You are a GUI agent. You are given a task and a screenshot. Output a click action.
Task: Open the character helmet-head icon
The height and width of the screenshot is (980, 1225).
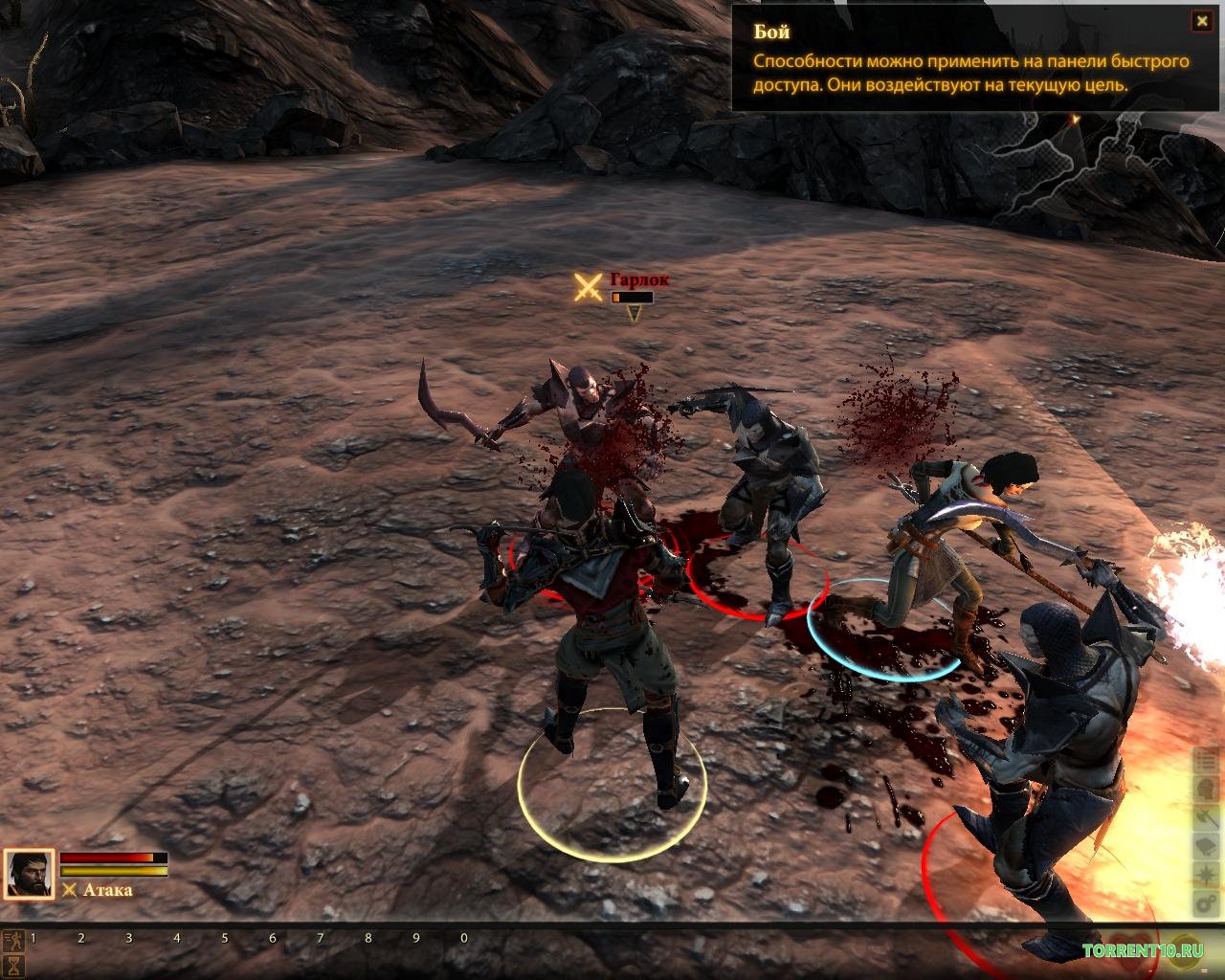tap(1206, 791)
